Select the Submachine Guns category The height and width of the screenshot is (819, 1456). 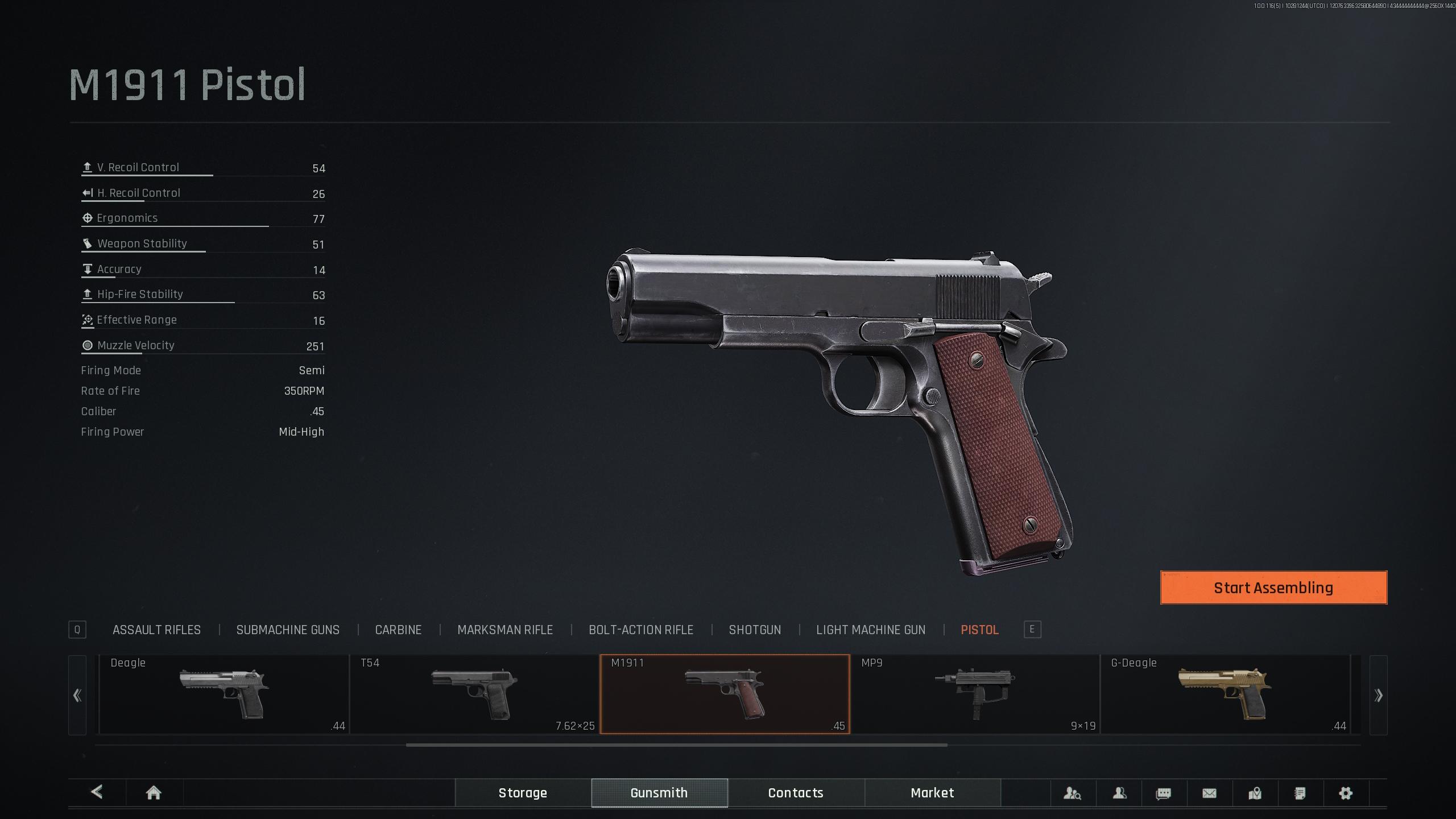click(288, 630)
